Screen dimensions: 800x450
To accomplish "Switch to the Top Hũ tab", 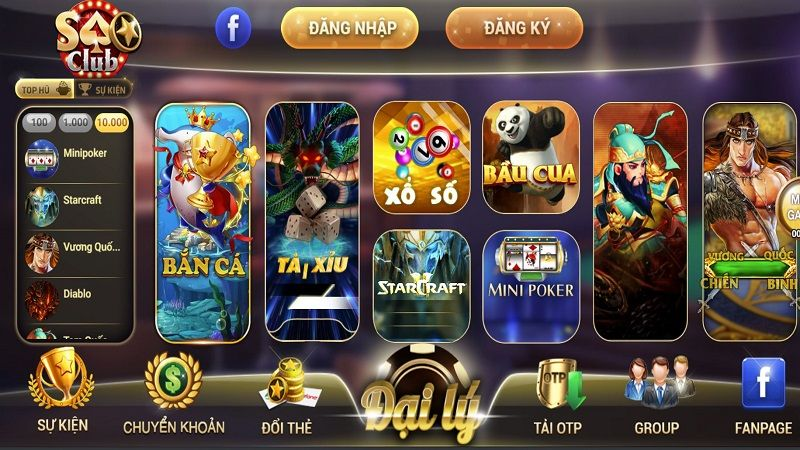I will 45,89.
